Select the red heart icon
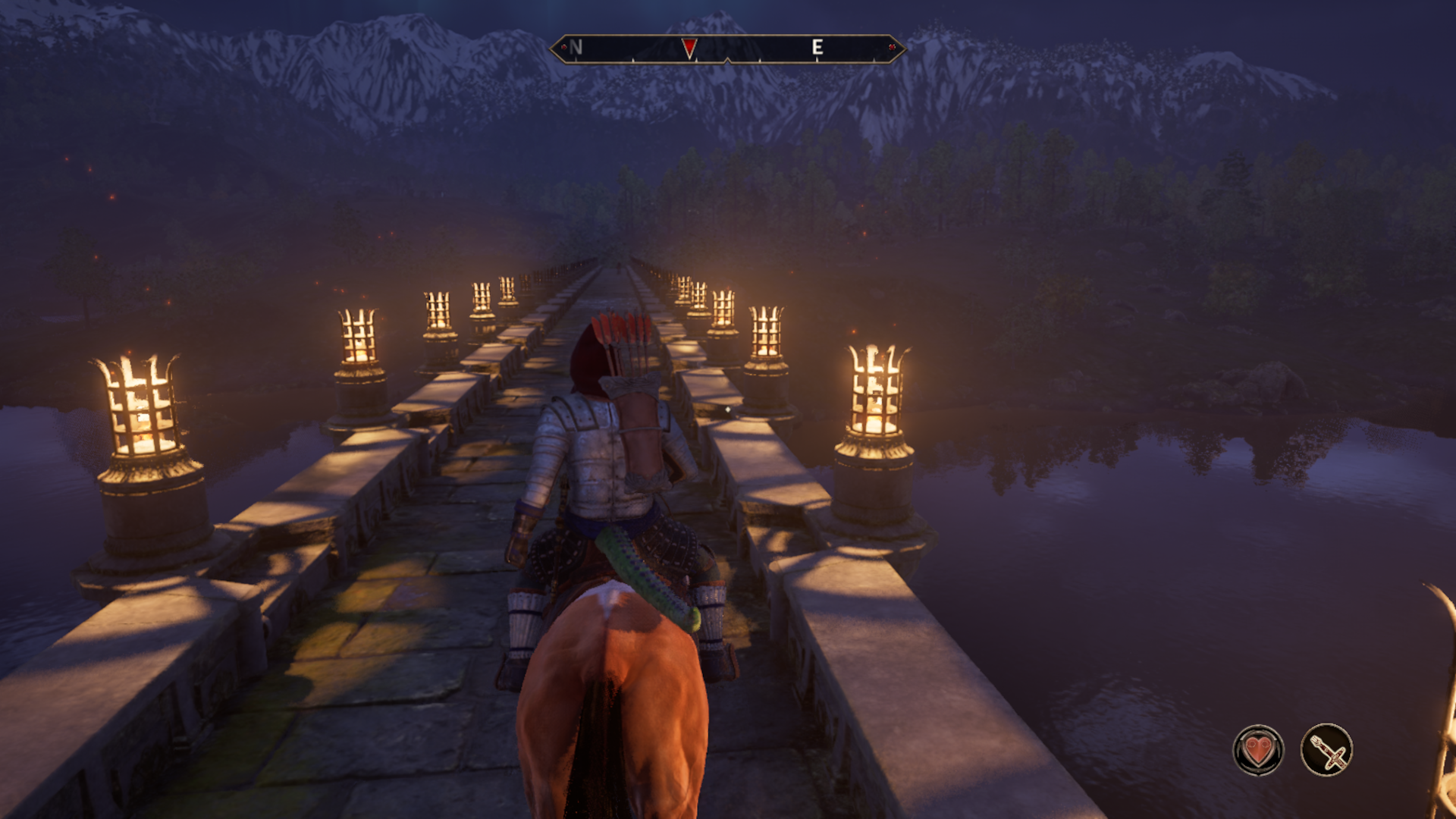The image size is (1456, 819). [x=1258, y=750]
